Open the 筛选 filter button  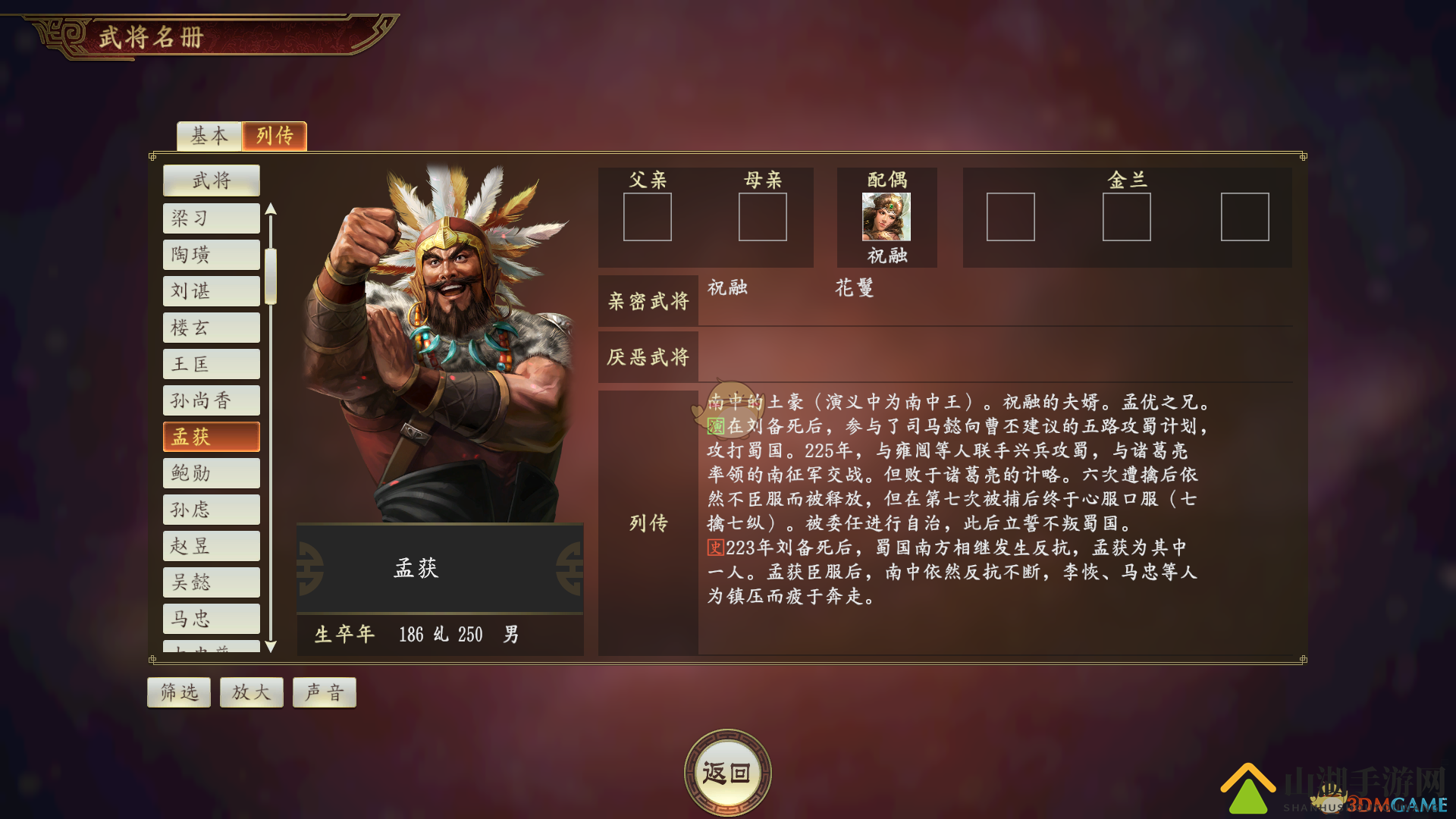178,691
